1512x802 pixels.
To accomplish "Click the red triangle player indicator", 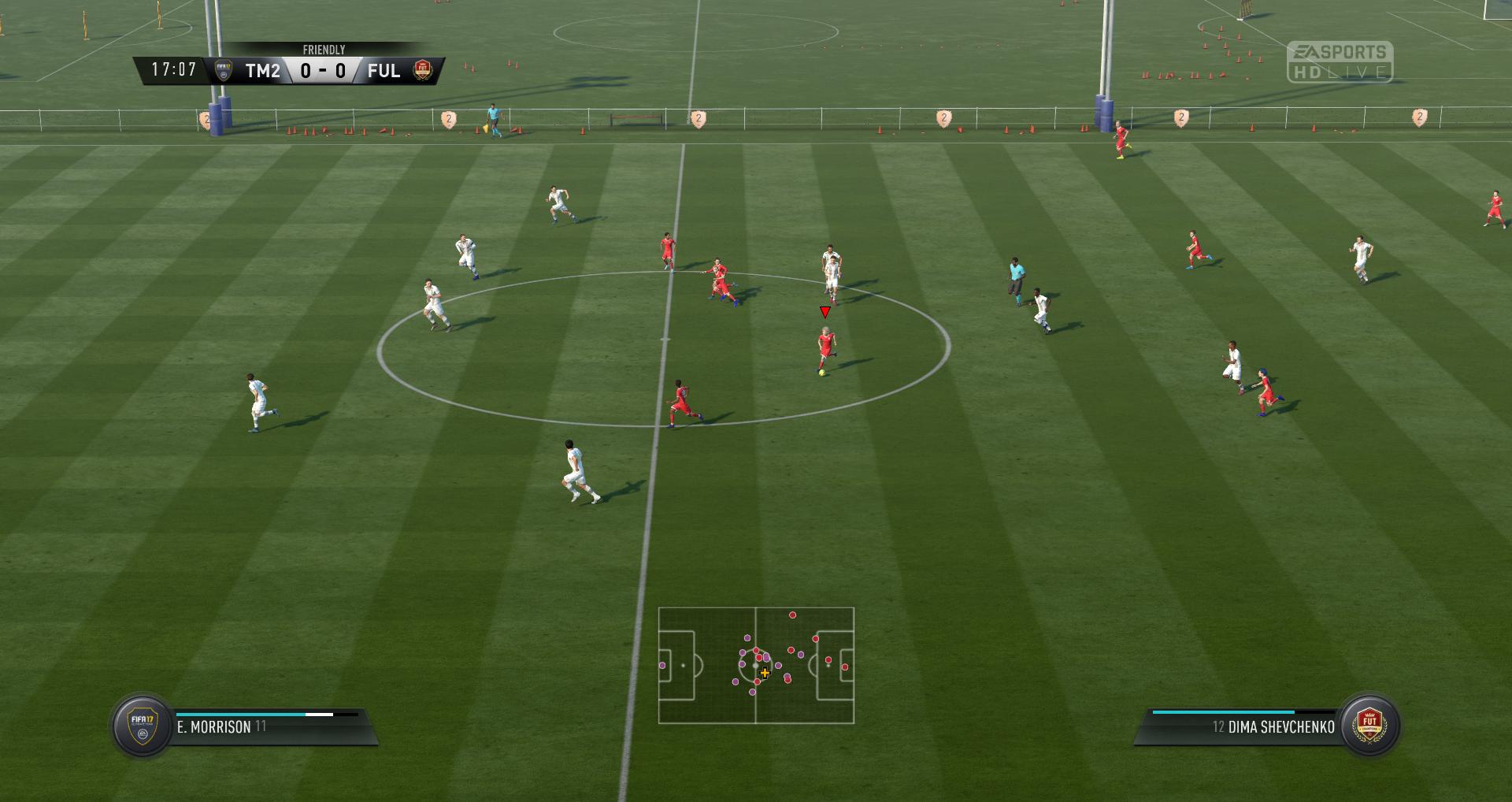I will tap(824, 312).
